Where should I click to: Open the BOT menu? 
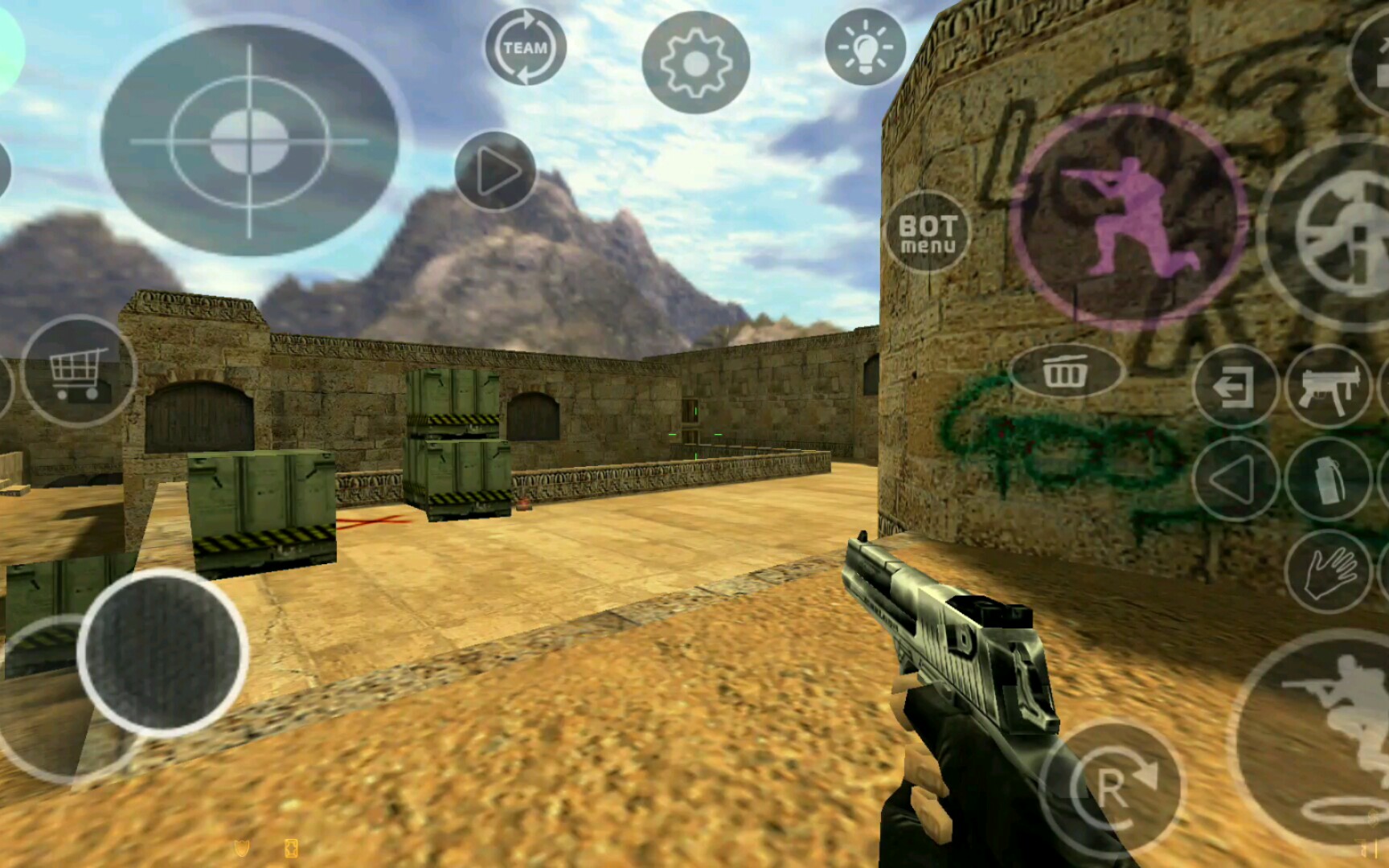(928, 232)
